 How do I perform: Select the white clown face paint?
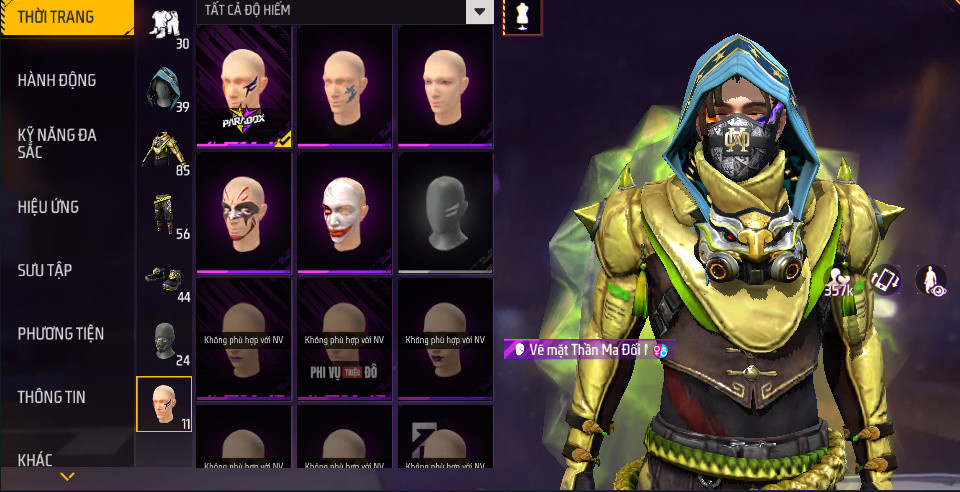(345, 213)
